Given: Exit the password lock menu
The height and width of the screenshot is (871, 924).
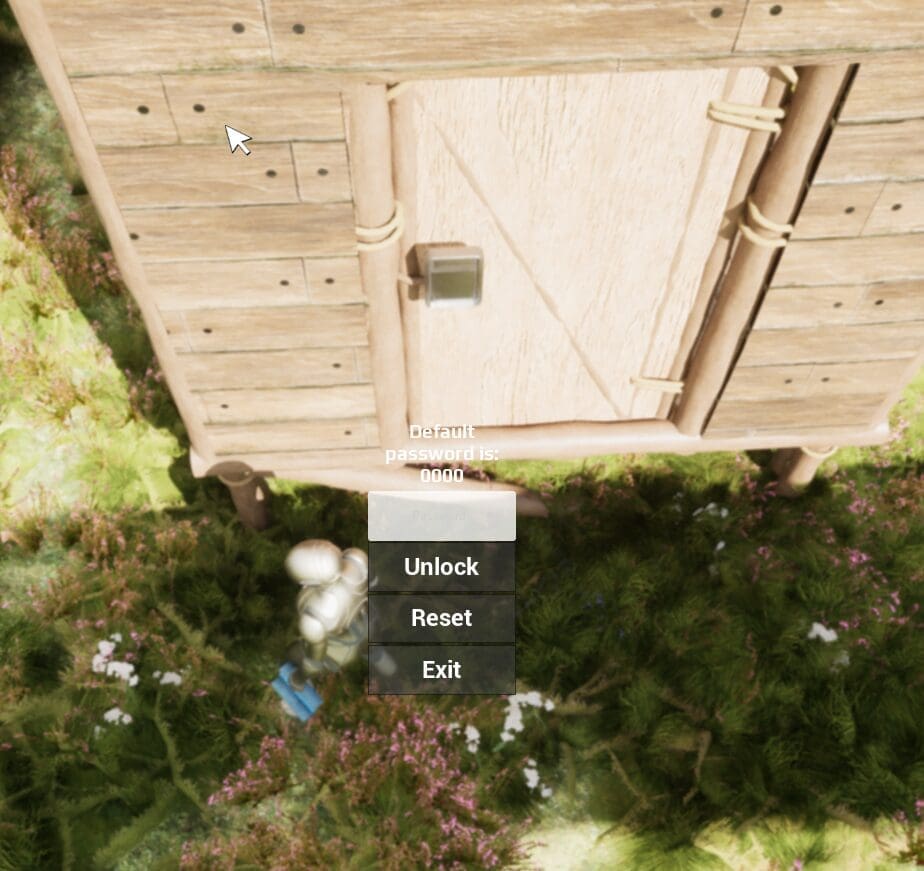Looking at the screenshot, I should (441, 670).
